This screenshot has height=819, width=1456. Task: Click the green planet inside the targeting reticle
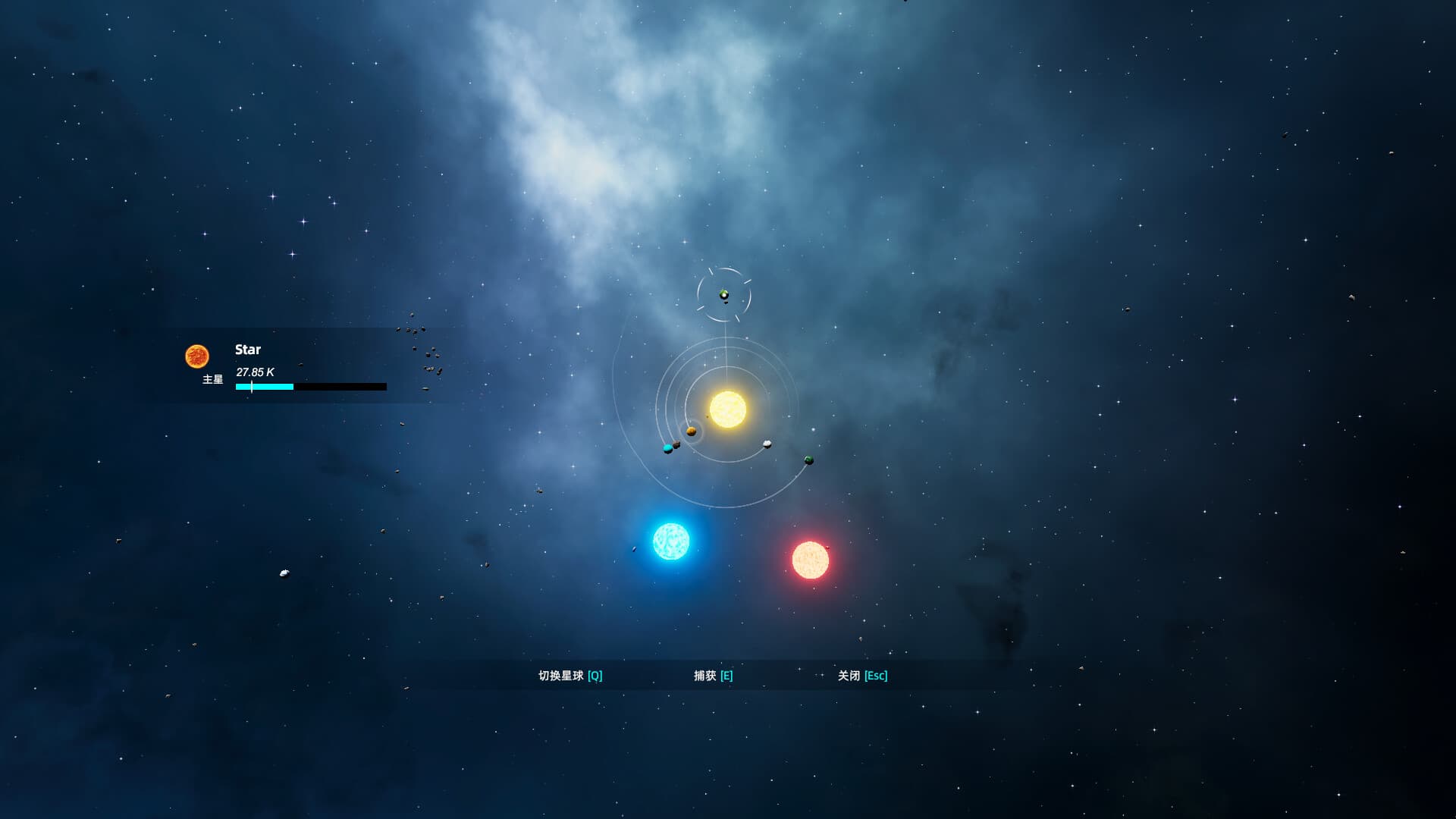tap(723, 293)
